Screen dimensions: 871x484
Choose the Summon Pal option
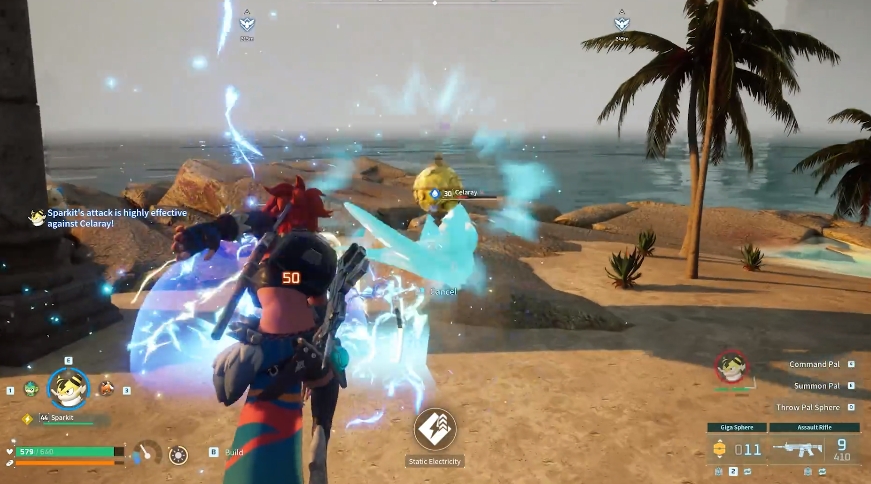[816, 386]
